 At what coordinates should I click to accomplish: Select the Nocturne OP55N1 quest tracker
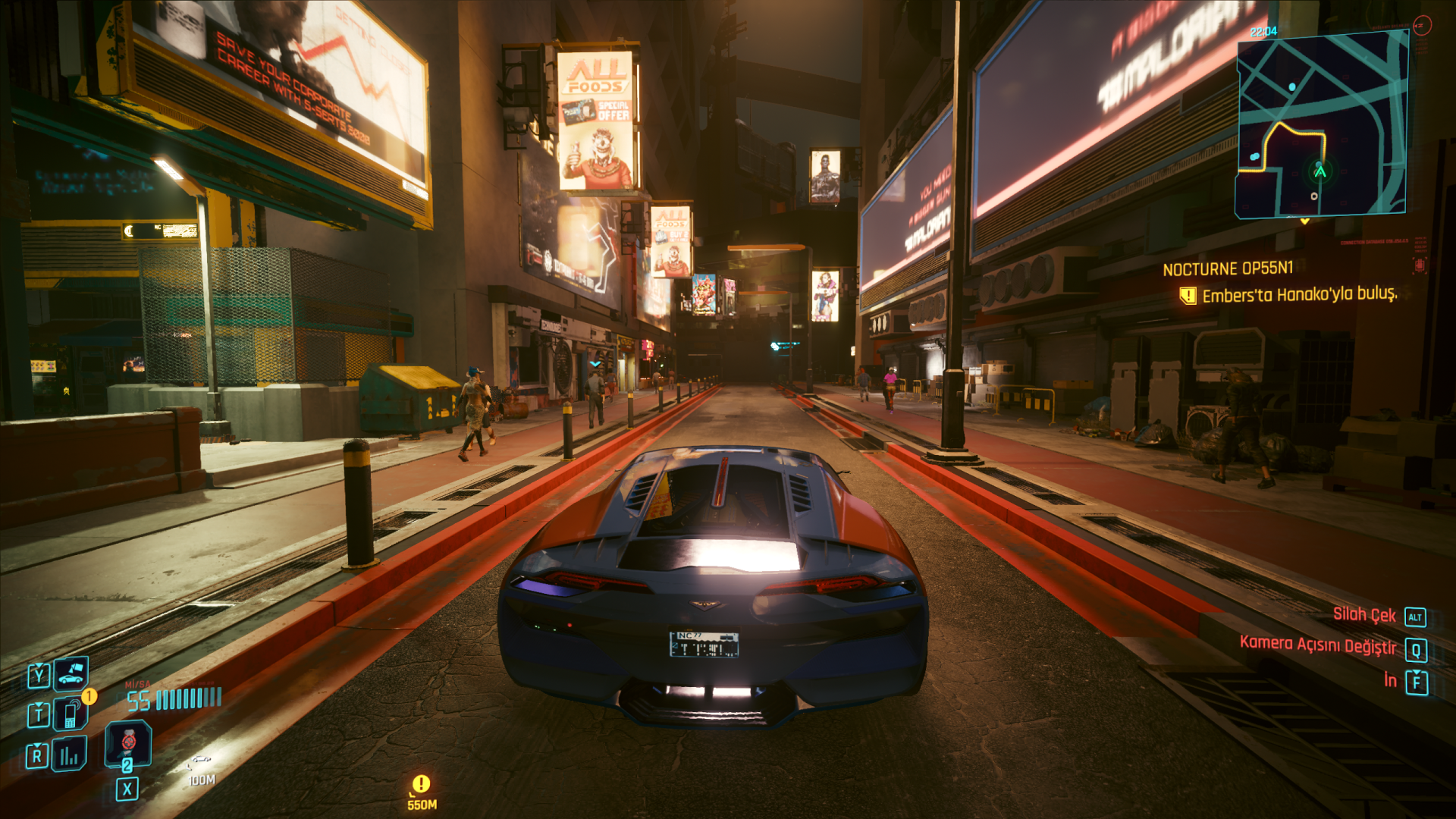point(1228,268)
